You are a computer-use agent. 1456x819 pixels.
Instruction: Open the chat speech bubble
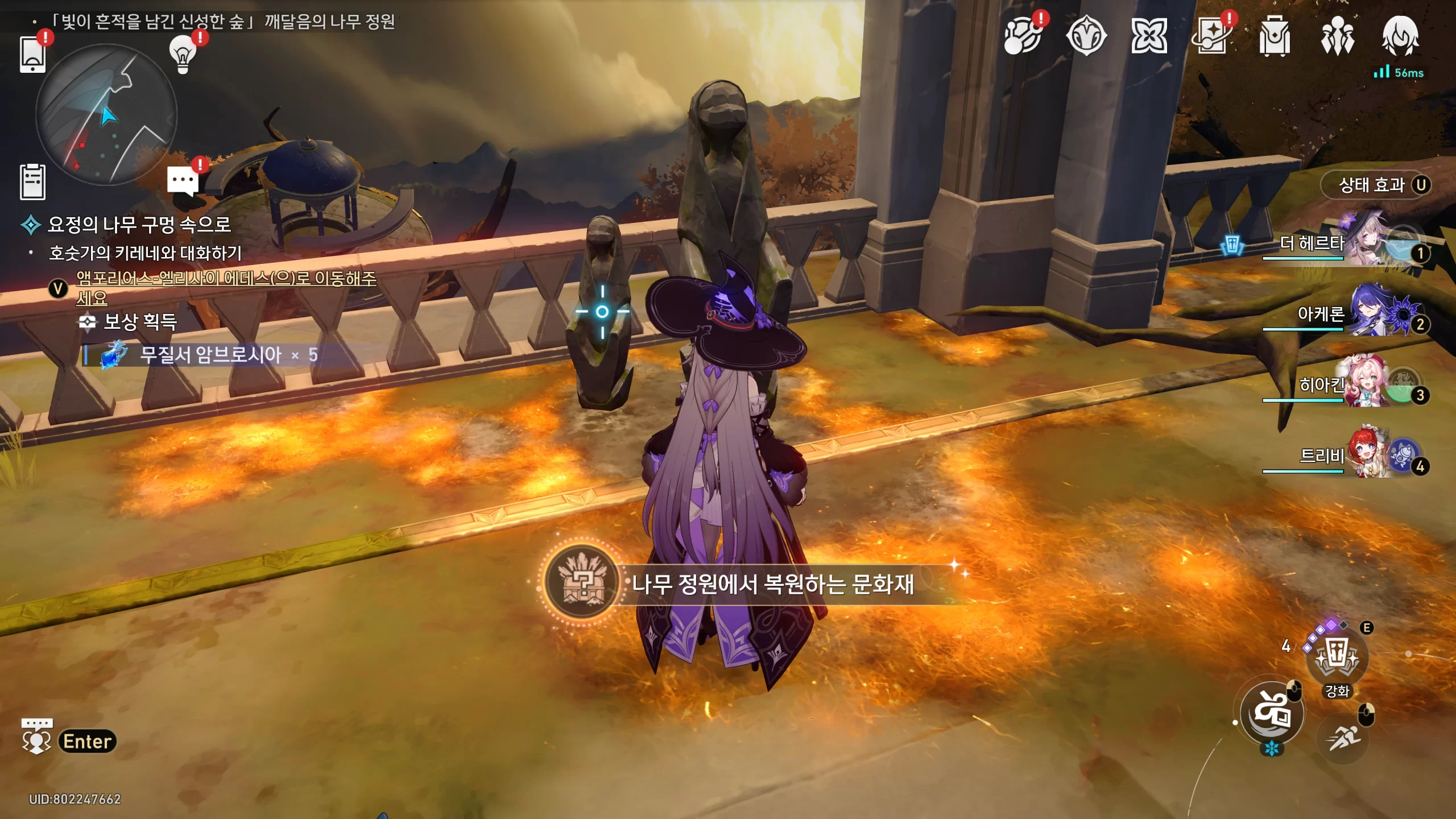[x=183, y=181]
